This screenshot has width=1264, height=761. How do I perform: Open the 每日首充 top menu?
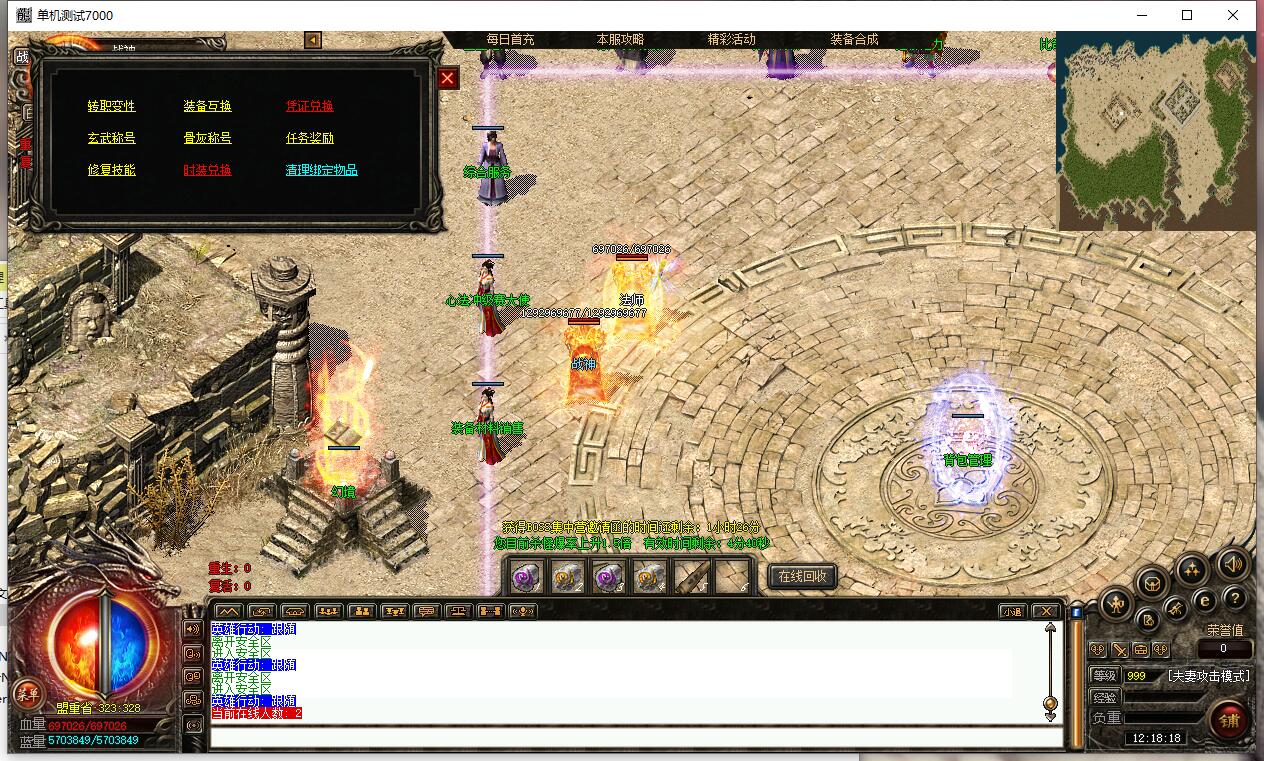pos(510,39)
